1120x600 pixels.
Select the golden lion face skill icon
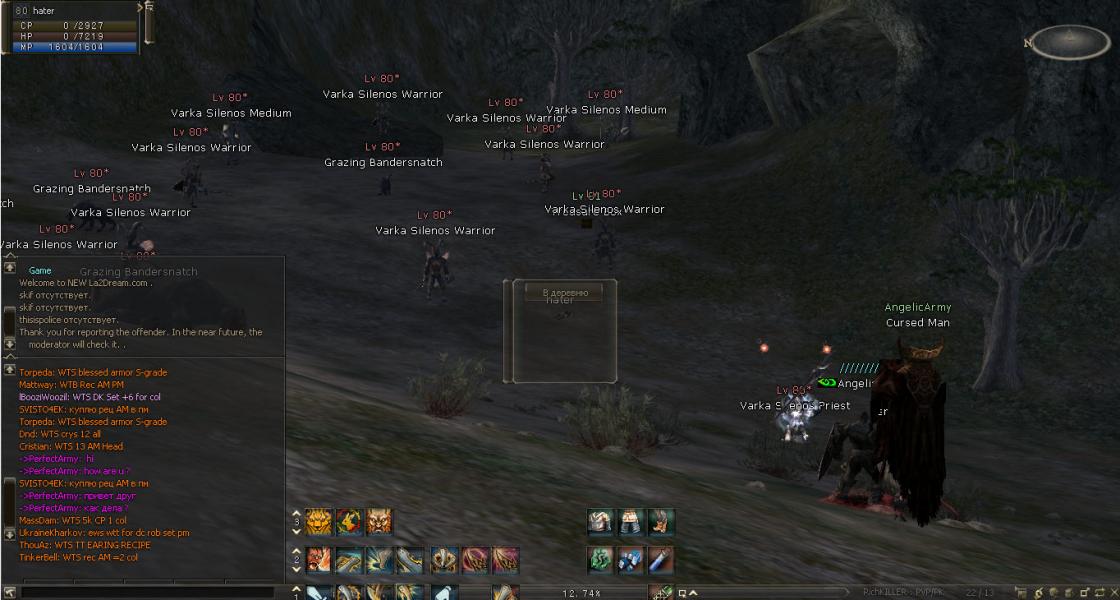tap(319, 521)
